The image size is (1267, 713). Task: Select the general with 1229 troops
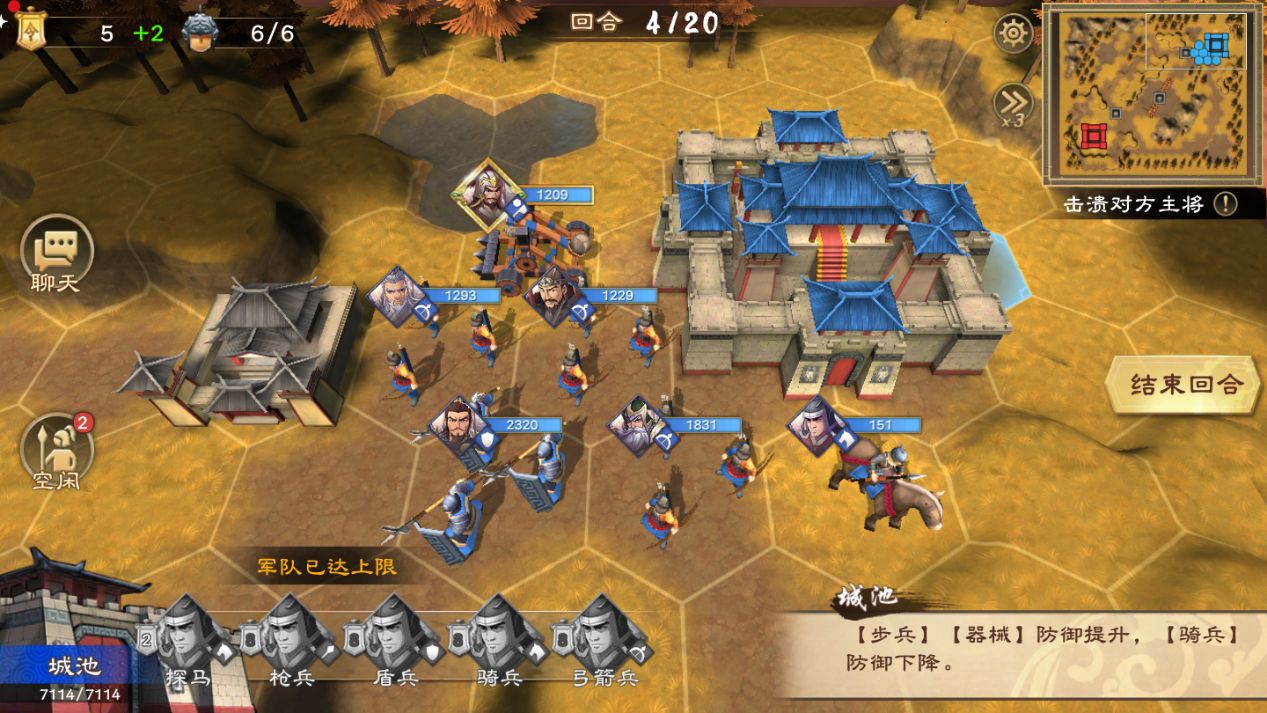point(549,295)
